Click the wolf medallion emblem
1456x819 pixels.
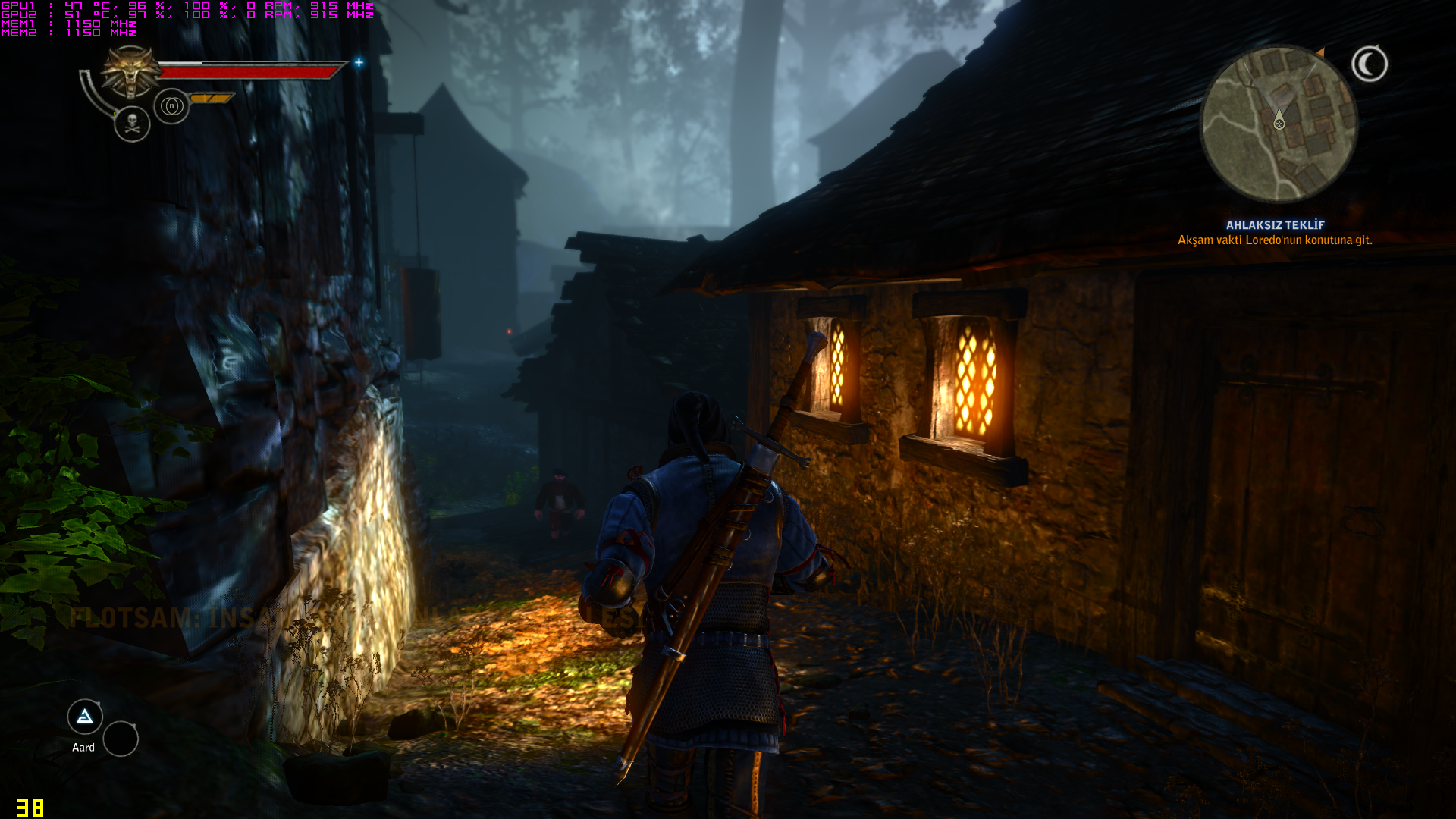coord(131,71)
